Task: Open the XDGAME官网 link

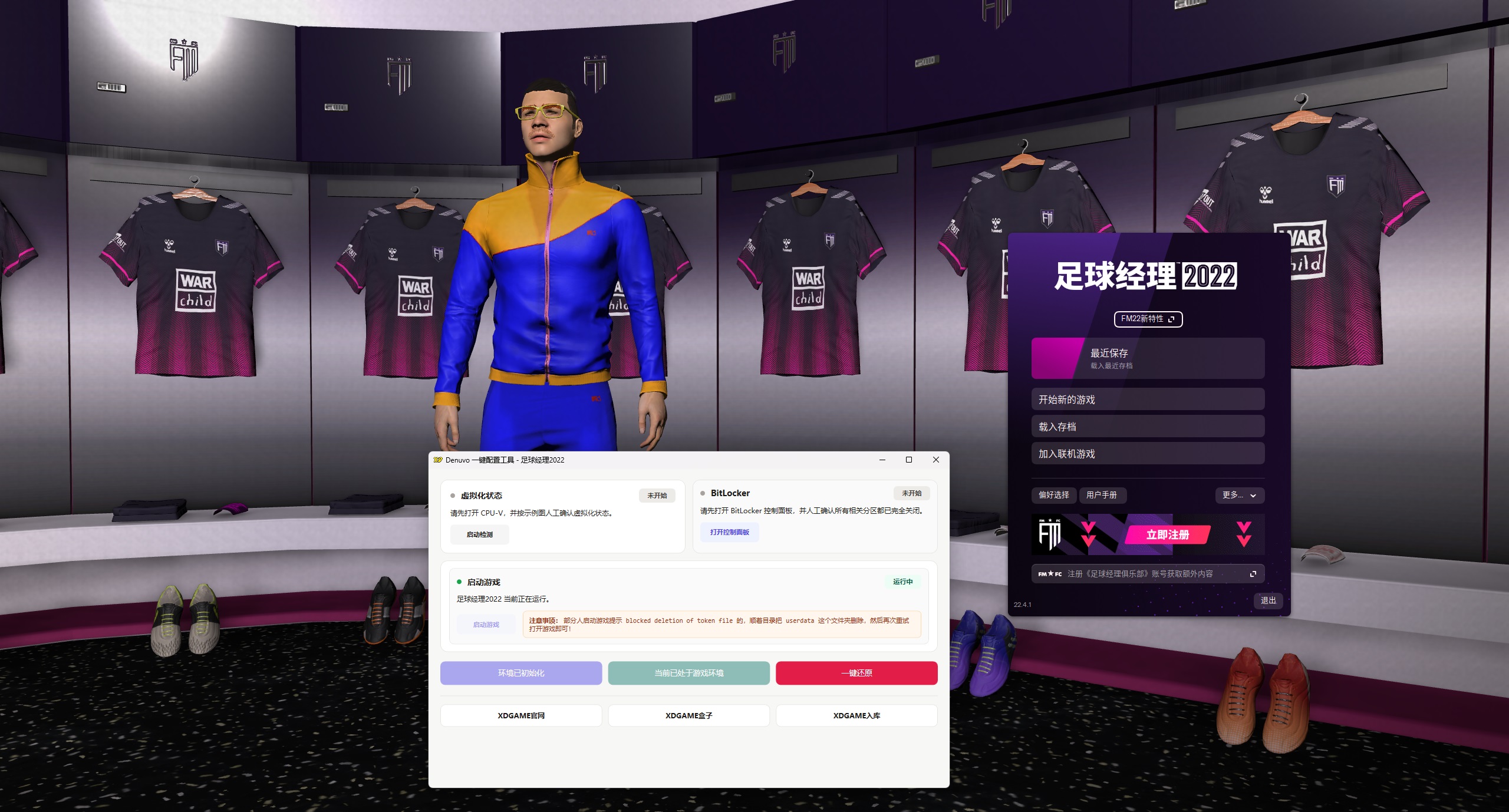Action: 521,715
